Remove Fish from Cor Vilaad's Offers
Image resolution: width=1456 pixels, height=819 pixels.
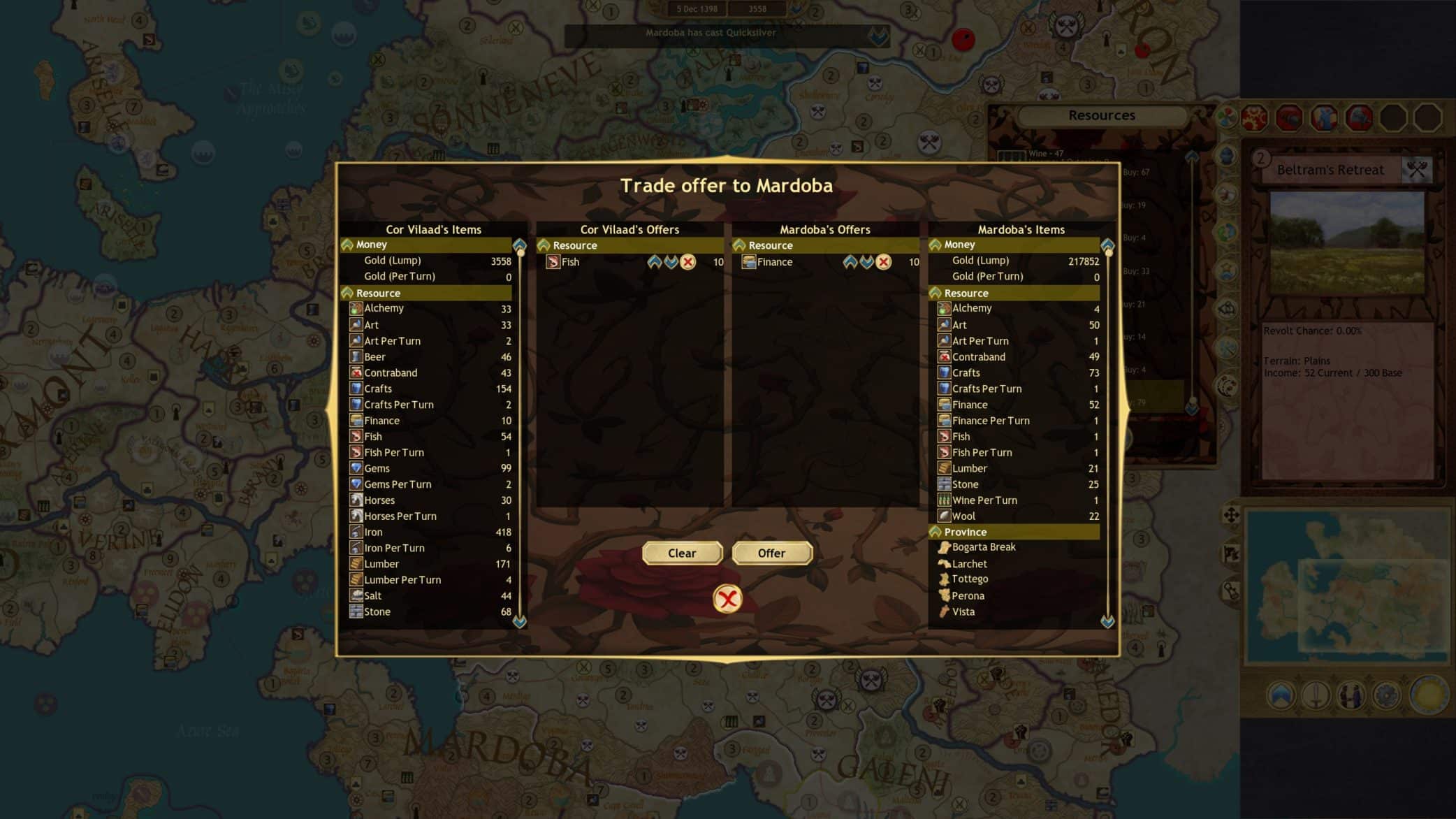click(x=688, y=262)
